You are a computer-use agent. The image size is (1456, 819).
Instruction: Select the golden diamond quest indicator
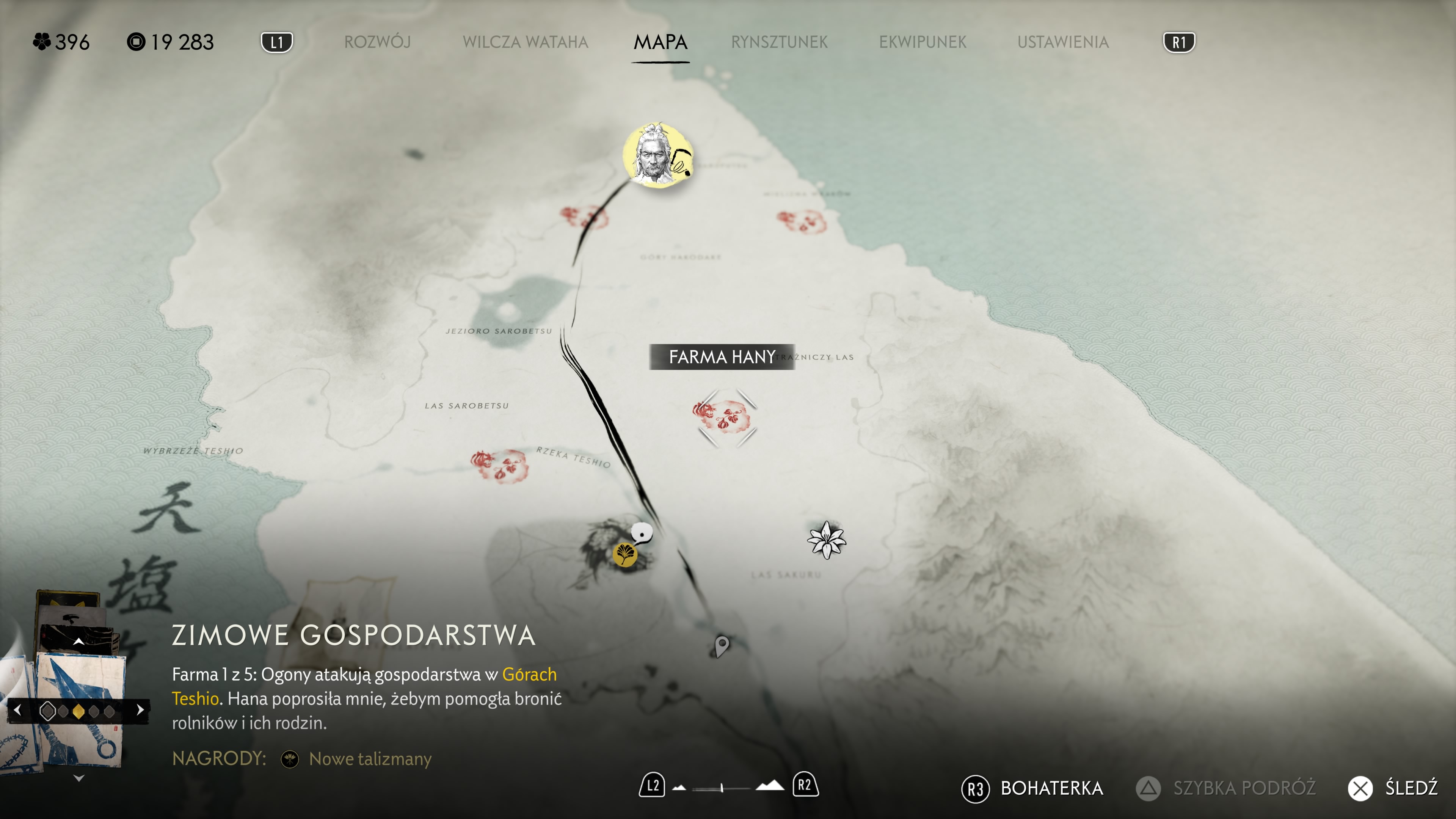tap(78, 711)
